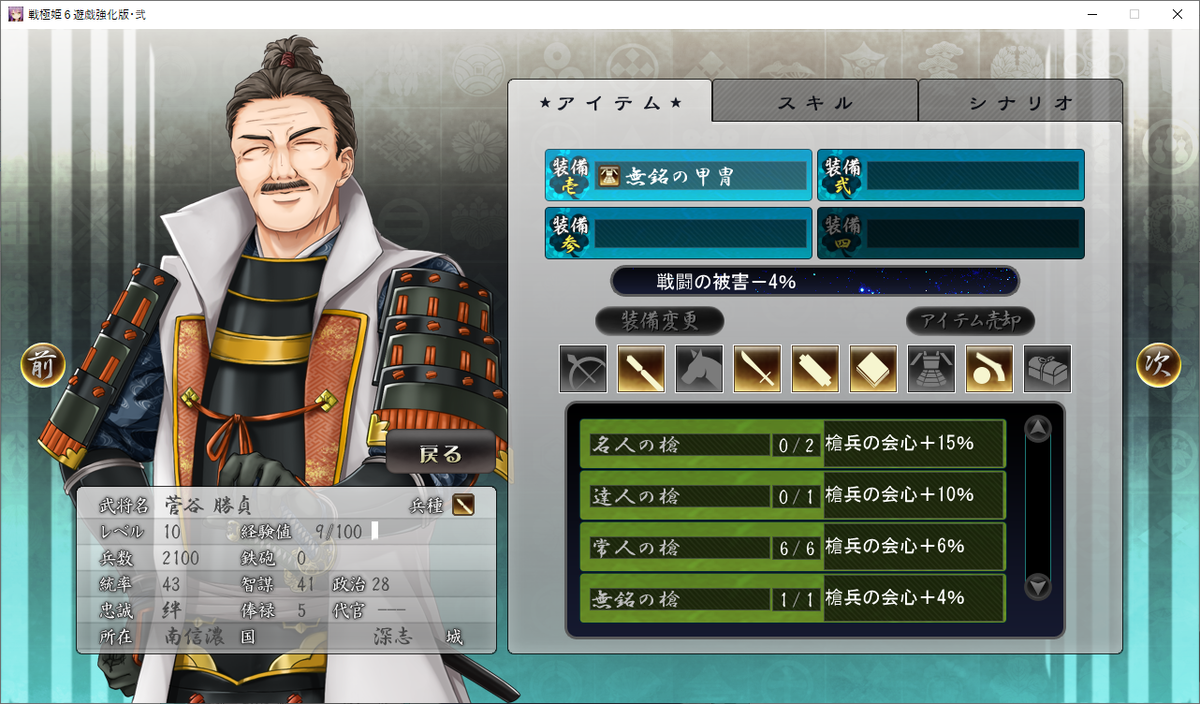Screen dimensions: 1200x704
Task: Choose the empty equipment slot 弐
Action: (950, 176)
